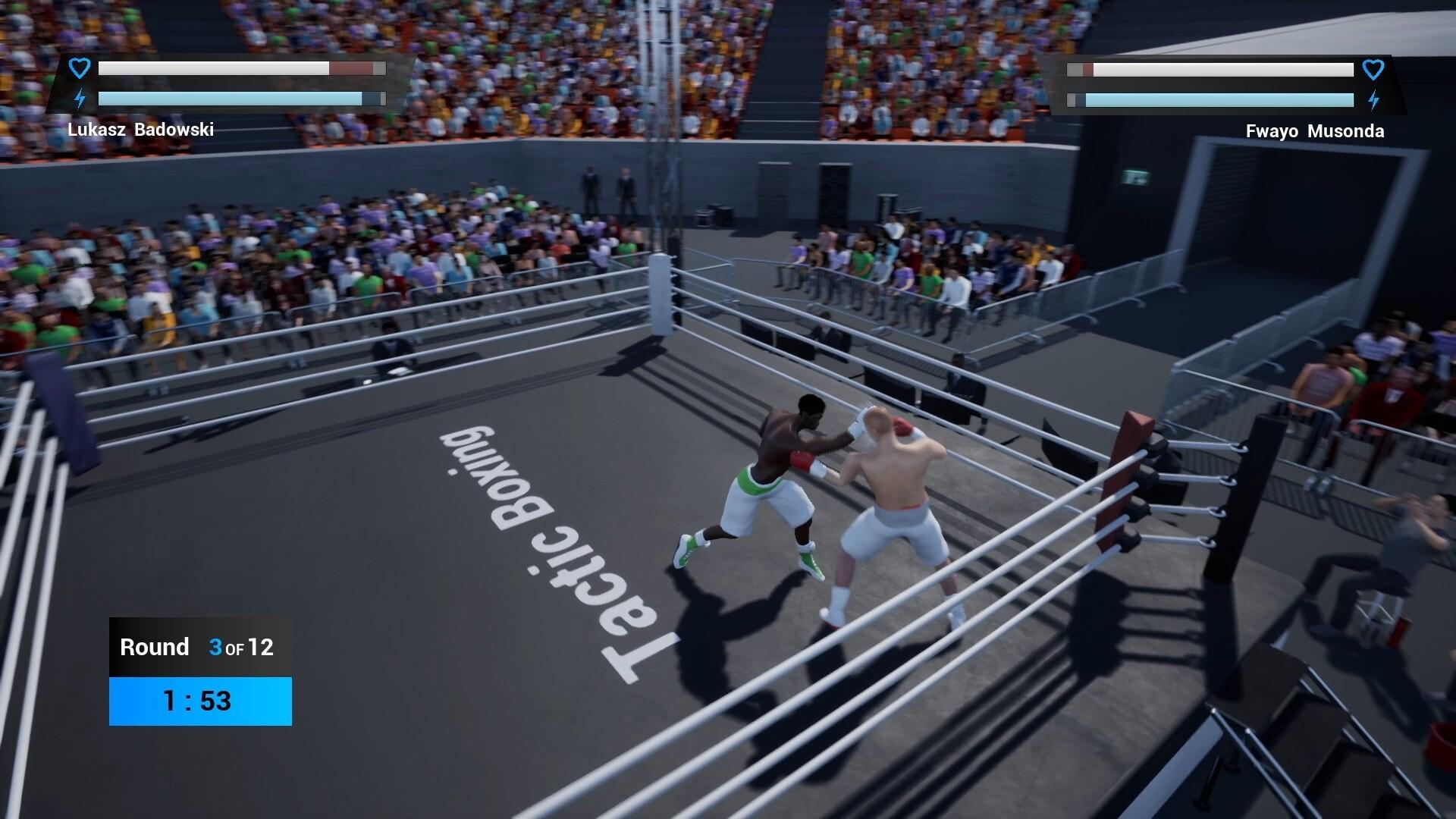Toggle Lukasz Badowski's stamina bar
The image size is (1456, 819).
(241, 97)
